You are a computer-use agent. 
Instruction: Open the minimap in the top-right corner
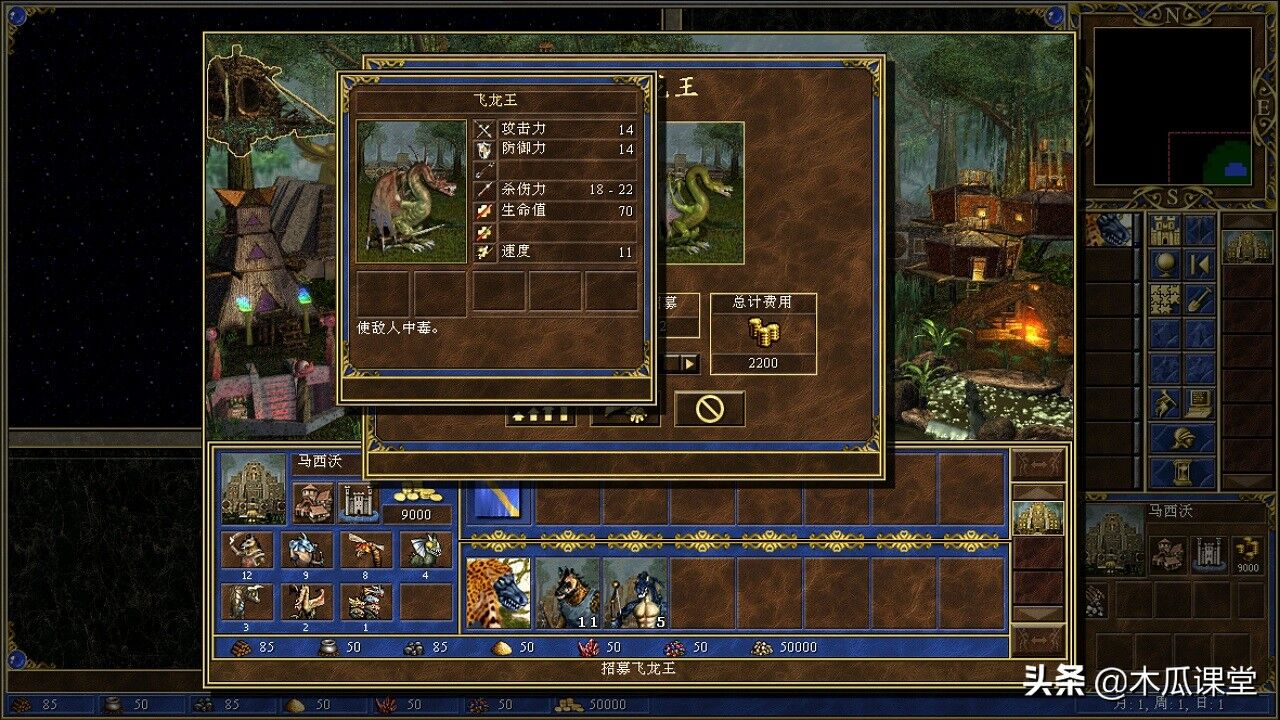[x=1172, y=106]
